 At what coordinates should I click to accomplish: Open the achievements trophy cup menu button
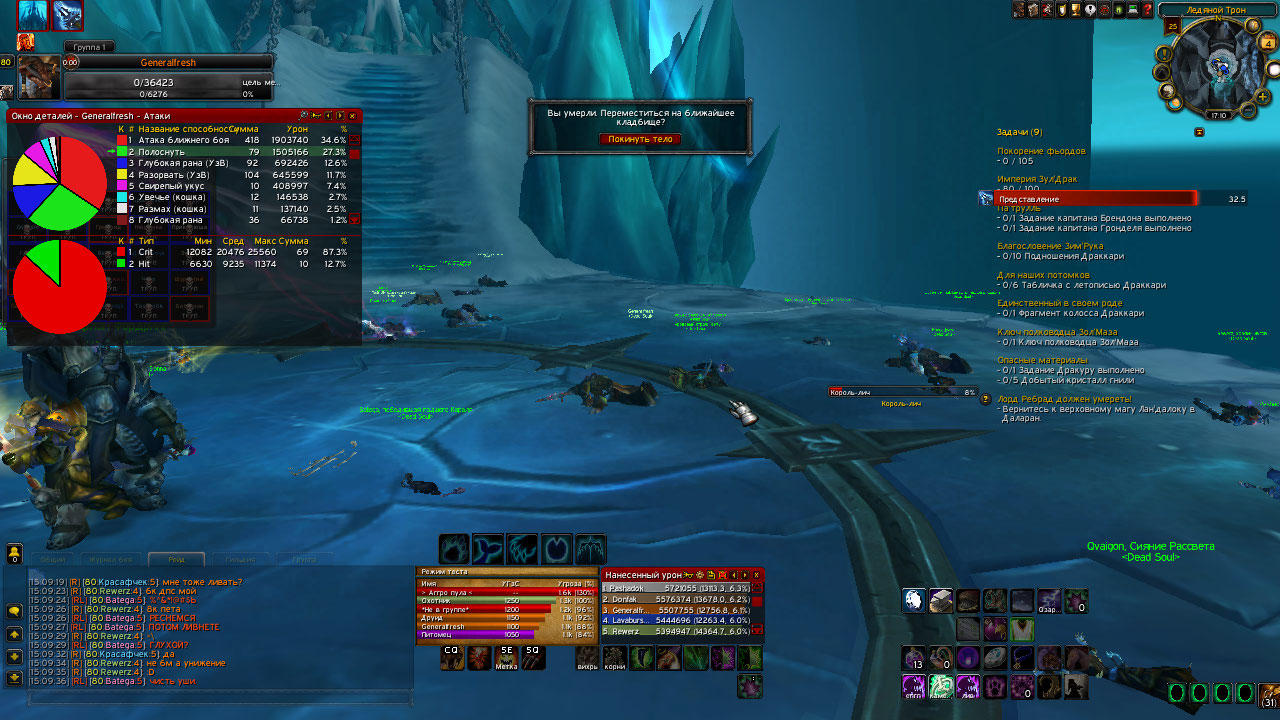tap(1076, 10)
